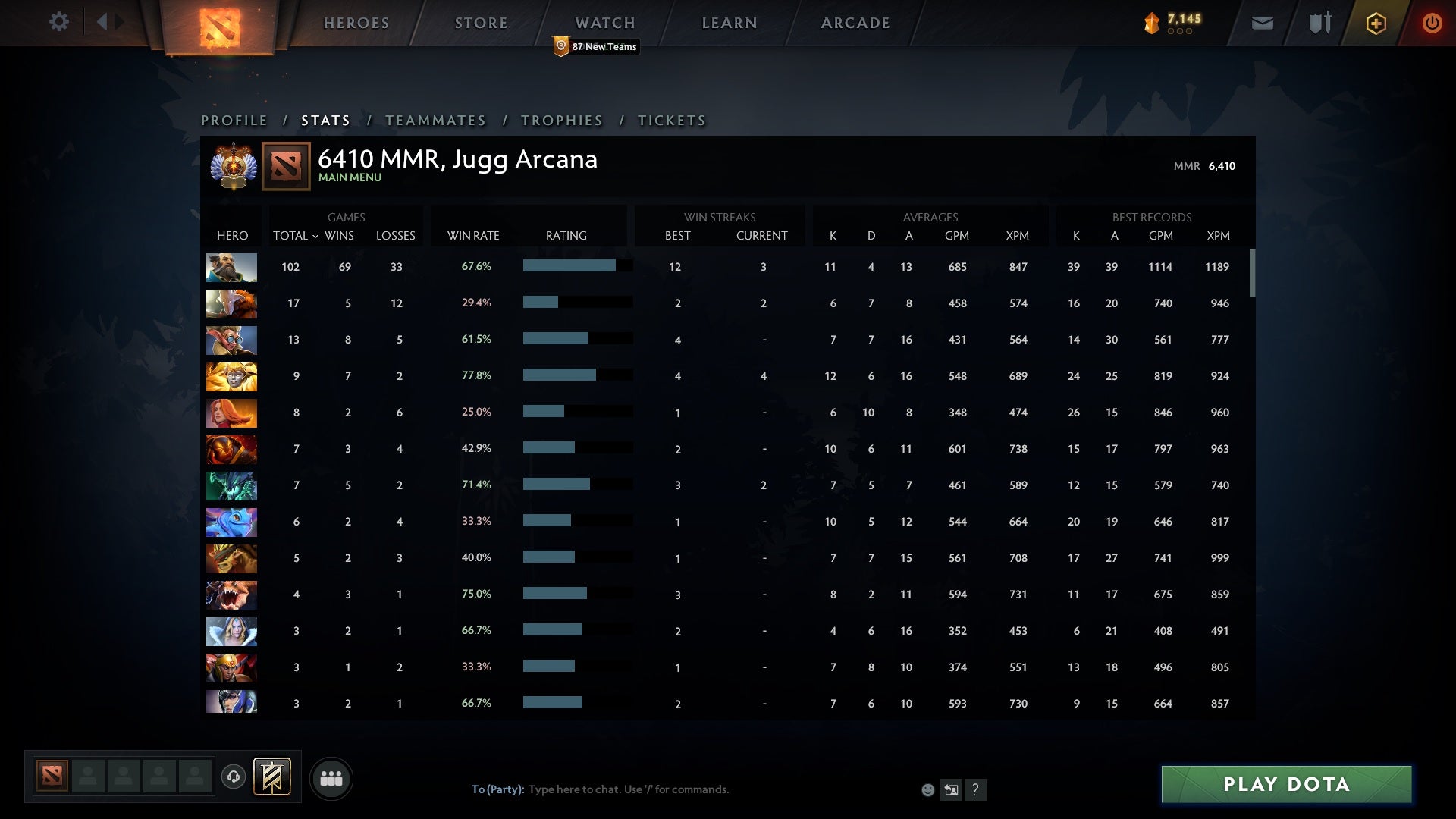This screenshot has width=1456, height=819.
Task: Open mail notifications envelope
Action: [x=1261, y=23]
